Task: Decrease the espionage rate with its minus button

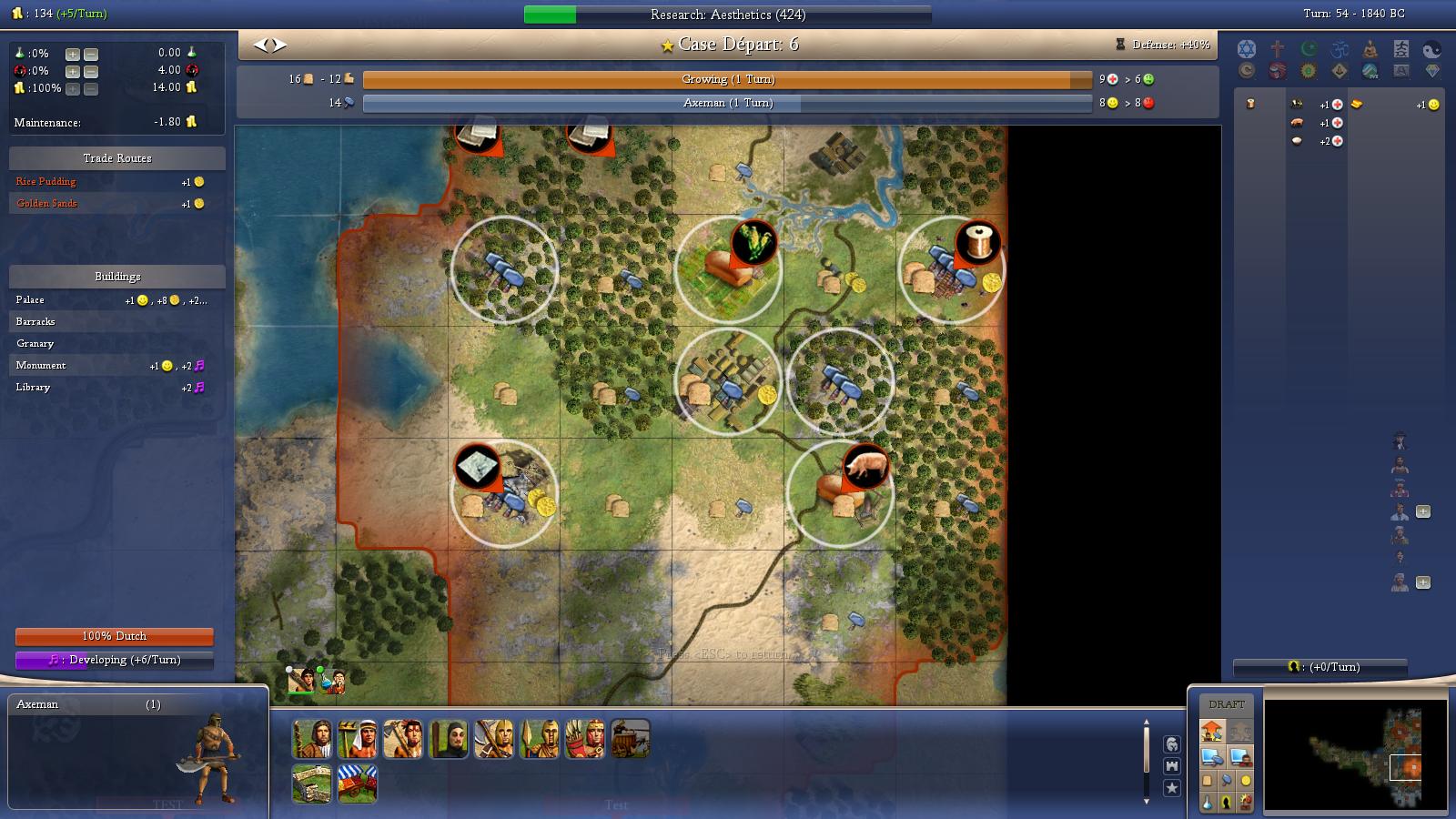Action: [91, 71]
